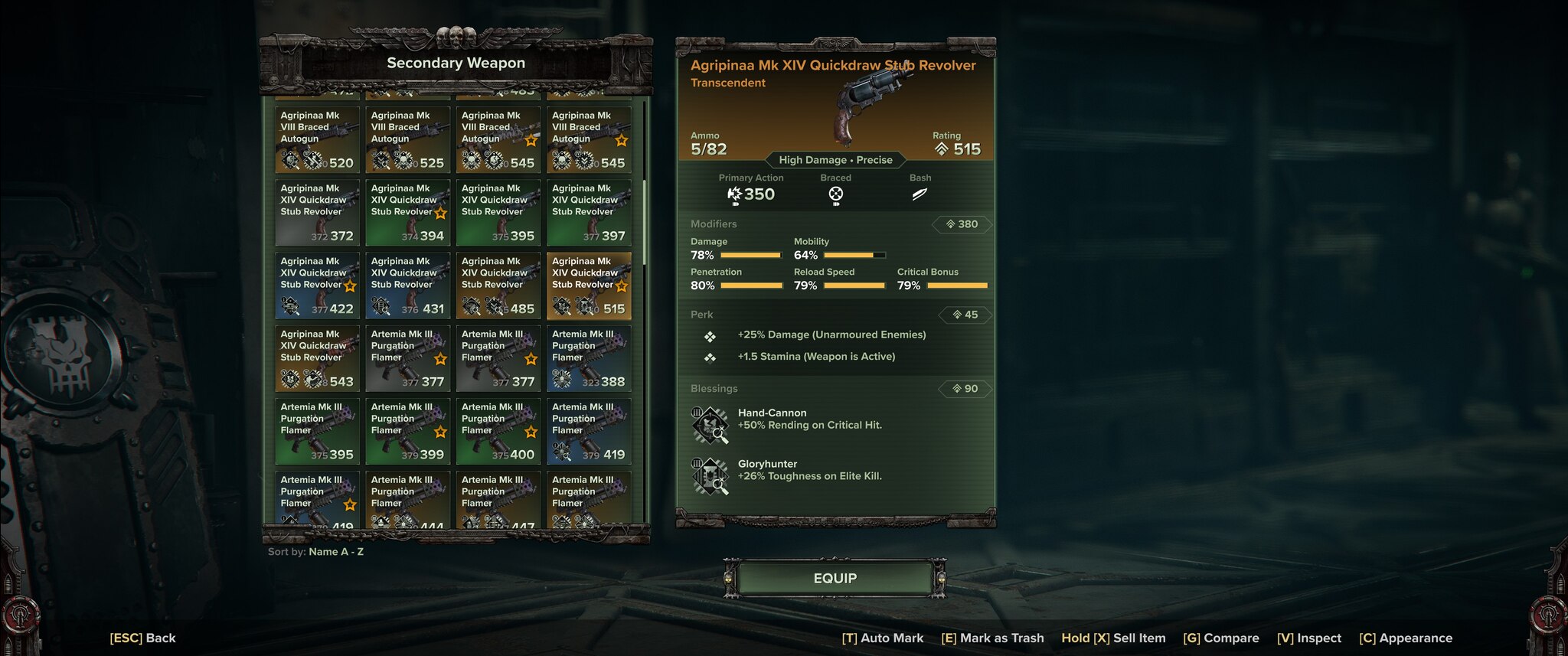1568x656 pixels.
Task: Equip the selected stub revolver
Action: point(835,579)
